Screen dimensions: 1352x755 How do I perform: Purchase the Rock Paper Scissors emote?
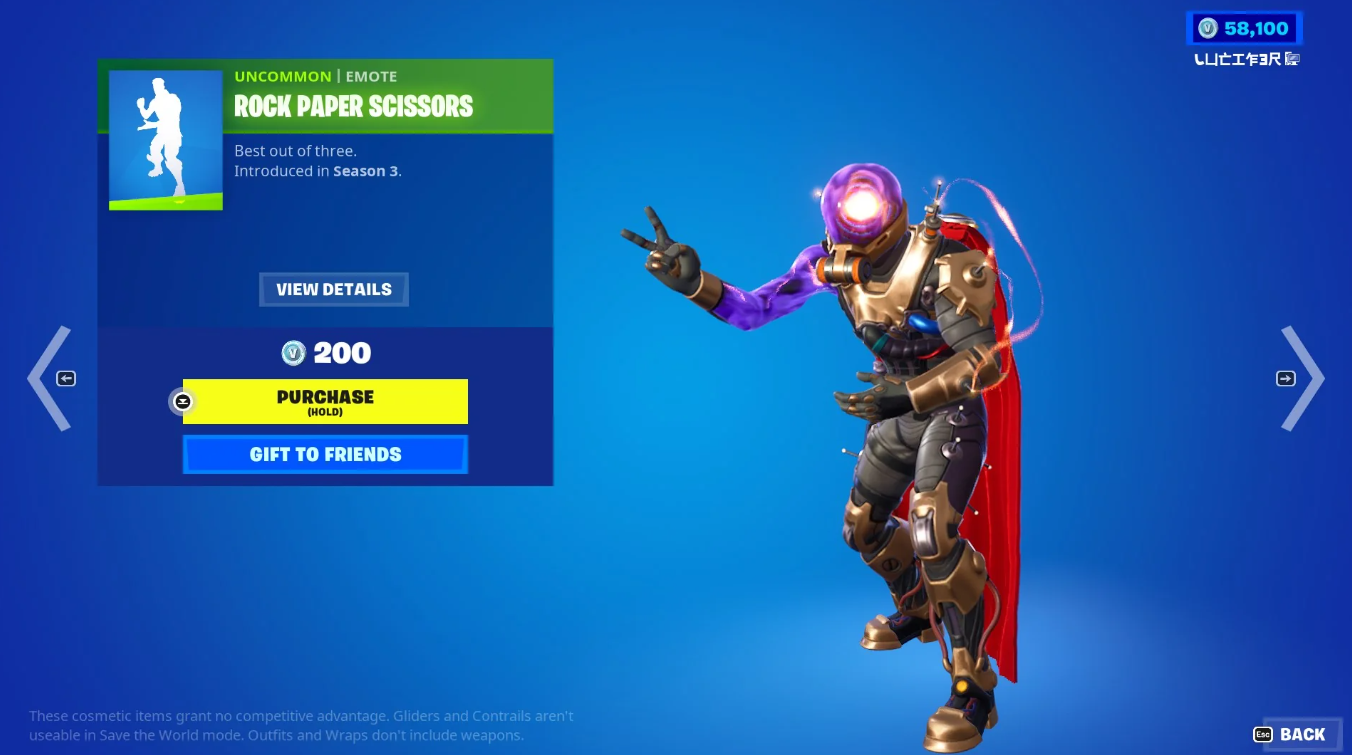pyautogui.click(x=325, y=401)
